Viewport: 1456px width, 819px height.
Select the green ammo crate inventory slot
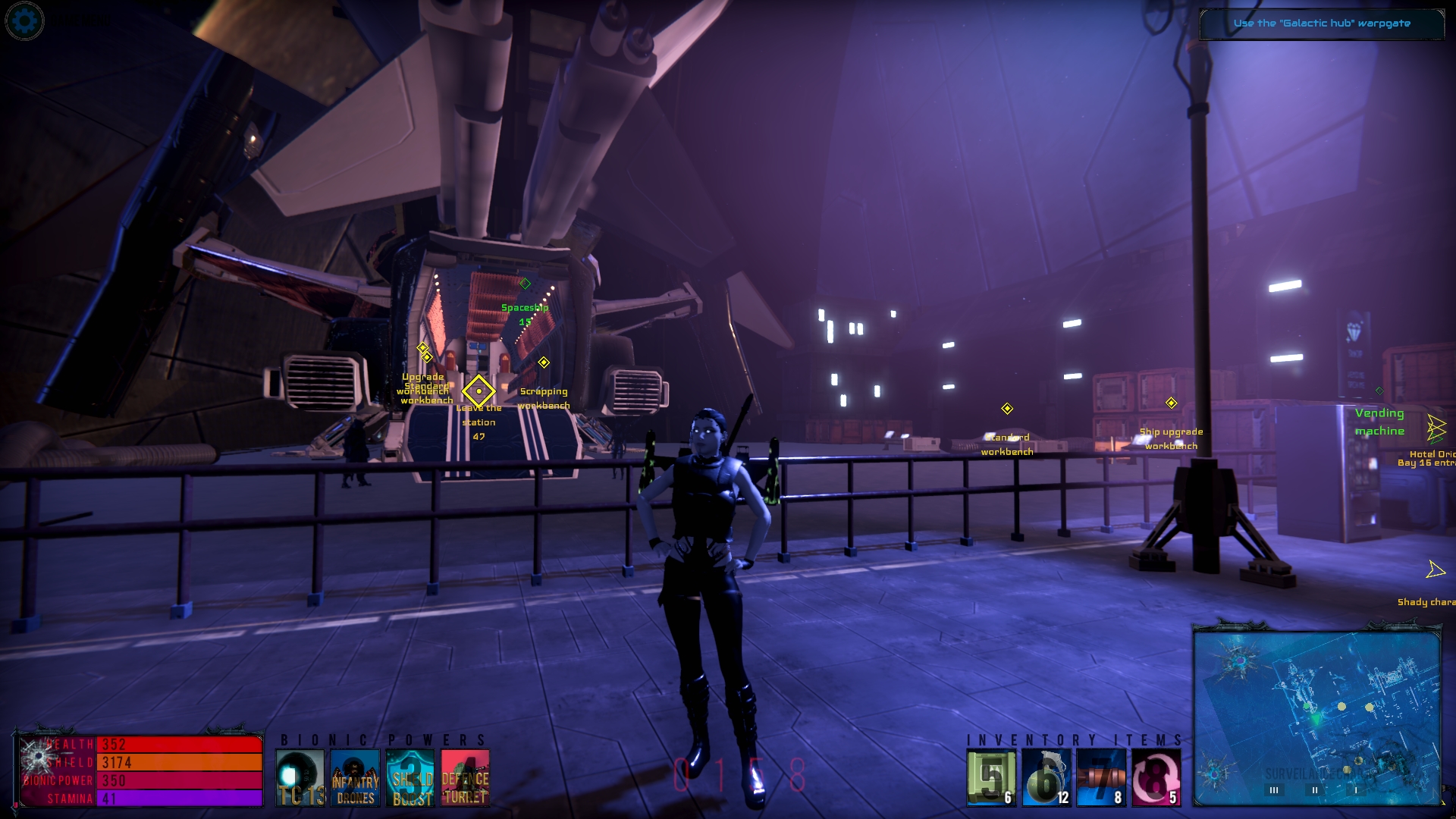click(x=991, y=777)
